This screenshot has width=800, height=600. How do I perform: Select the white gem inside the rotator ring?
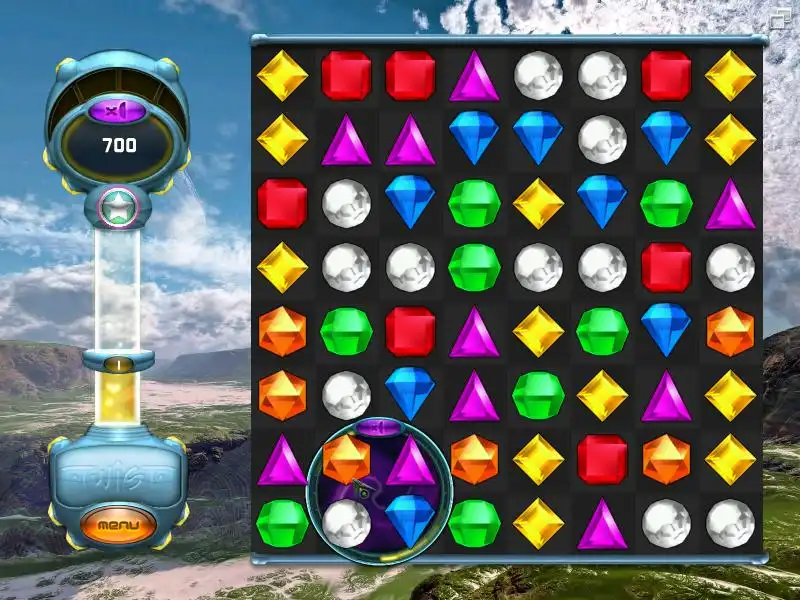coord(346,522)
